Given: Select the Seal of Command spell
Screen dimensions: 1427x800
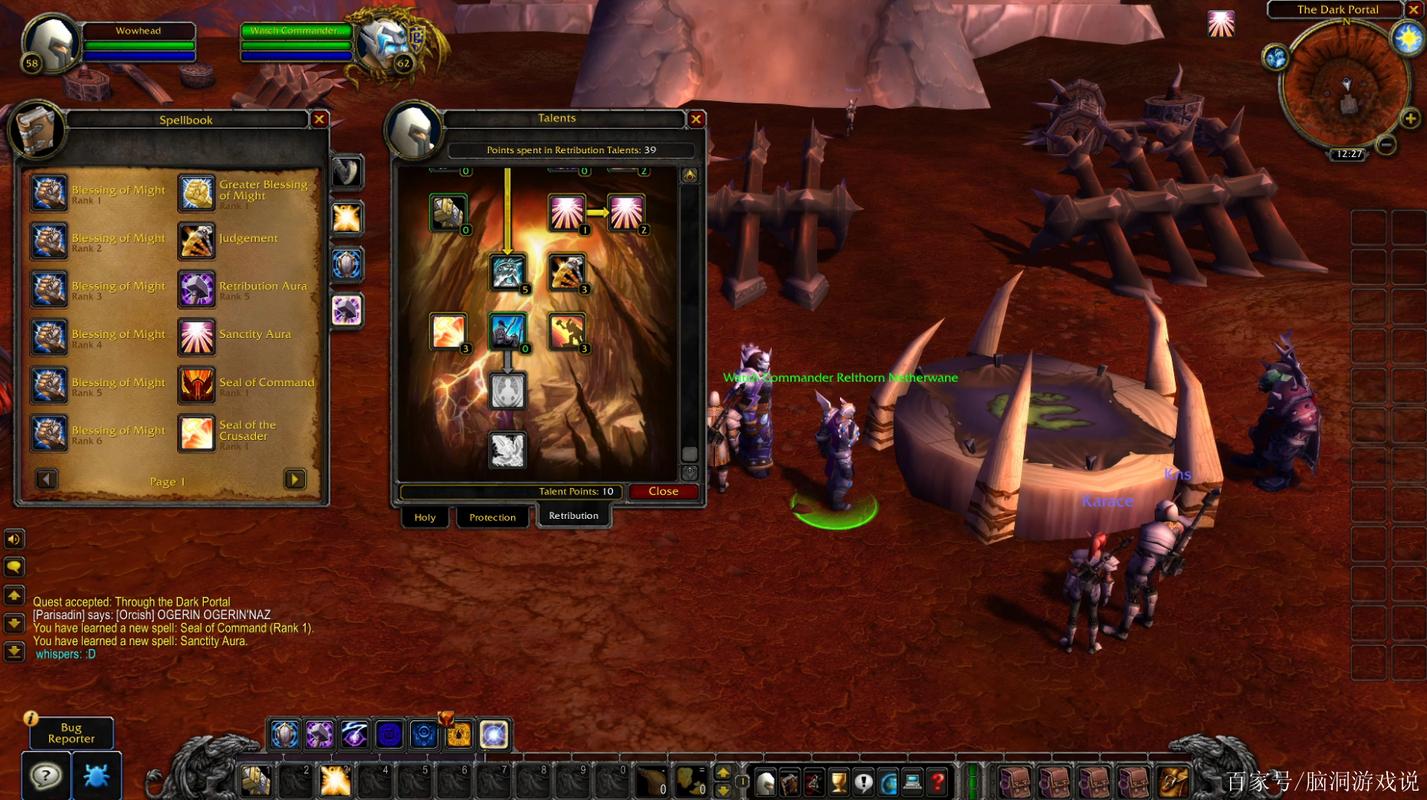Looking at the screenshot, I should (x=196, y=384).
